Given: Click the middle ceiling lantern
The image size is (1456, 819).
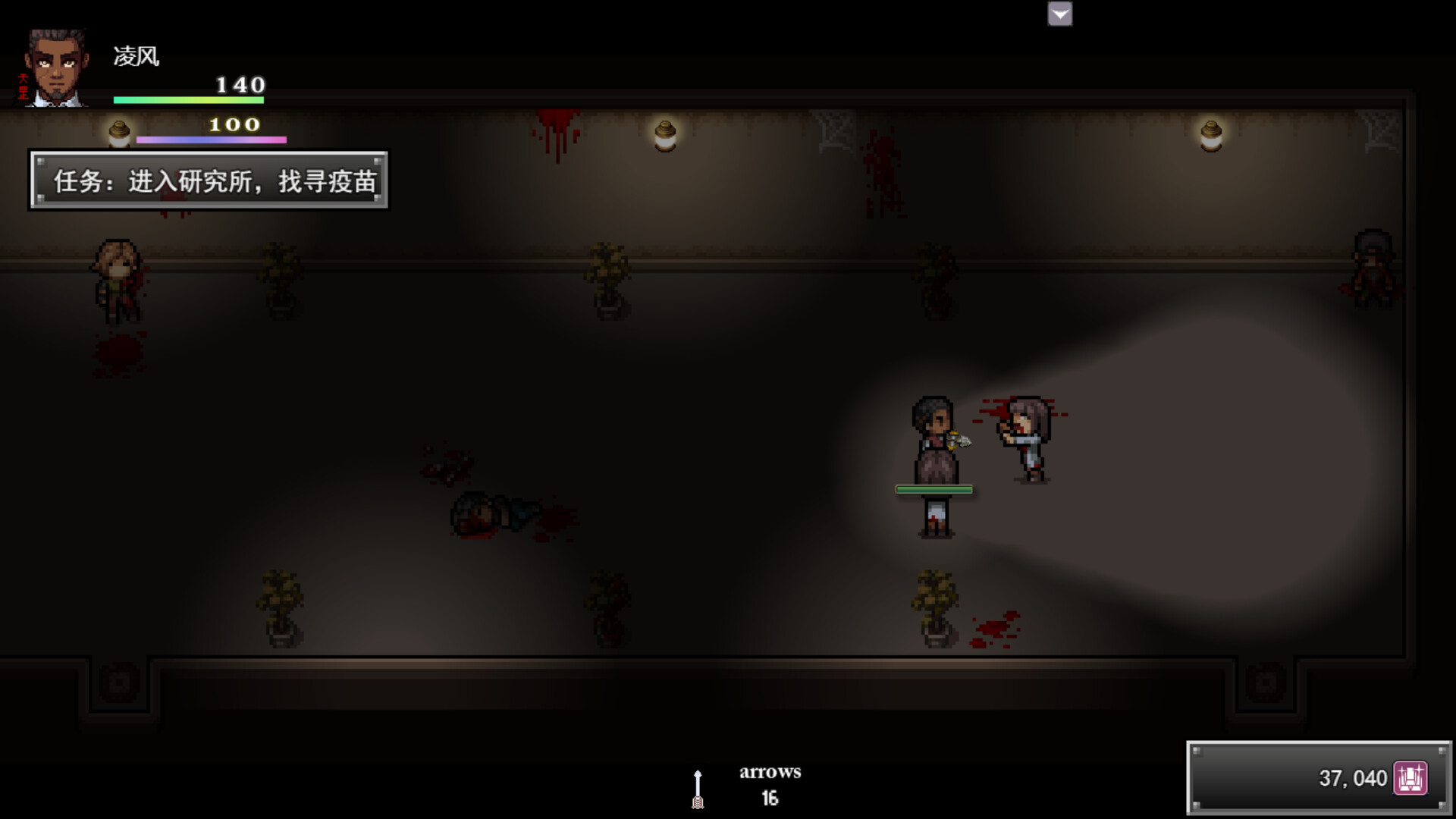Looking at the screenshot, I should tap(665, 135).
